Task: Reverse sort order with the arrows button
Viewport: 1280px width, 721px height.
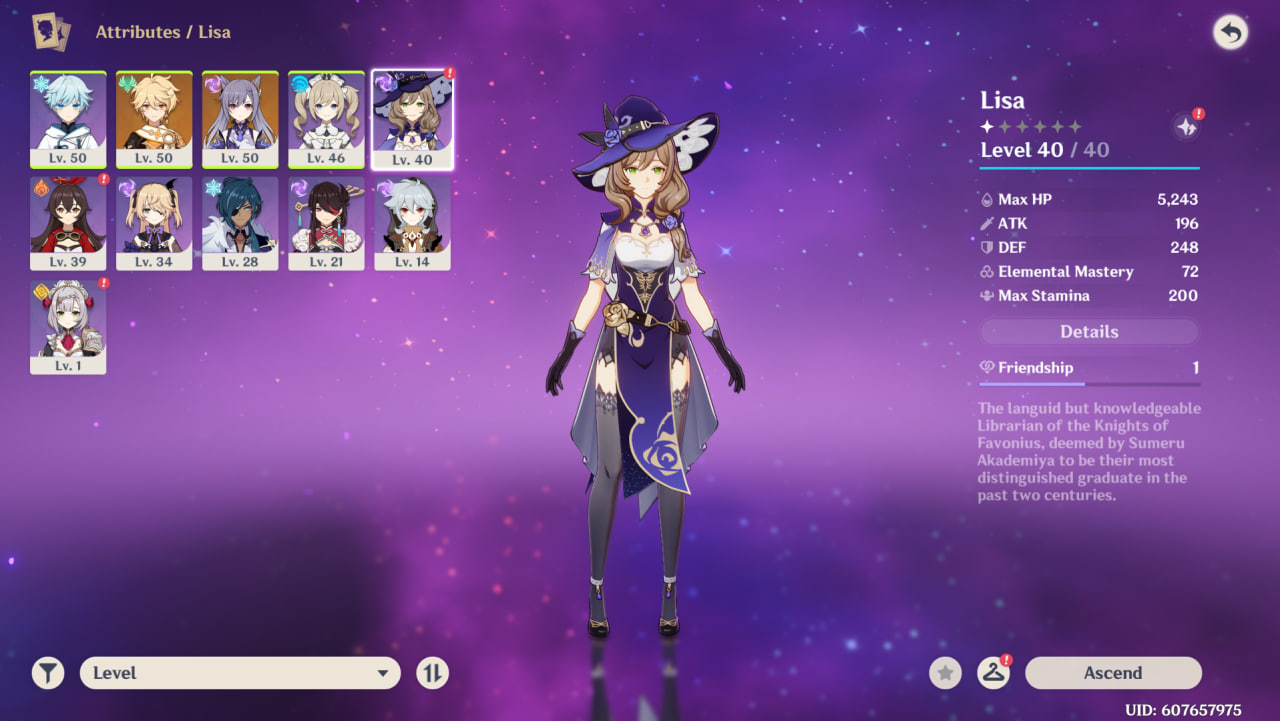Action: pyautogui.click(x=432, y=673)
